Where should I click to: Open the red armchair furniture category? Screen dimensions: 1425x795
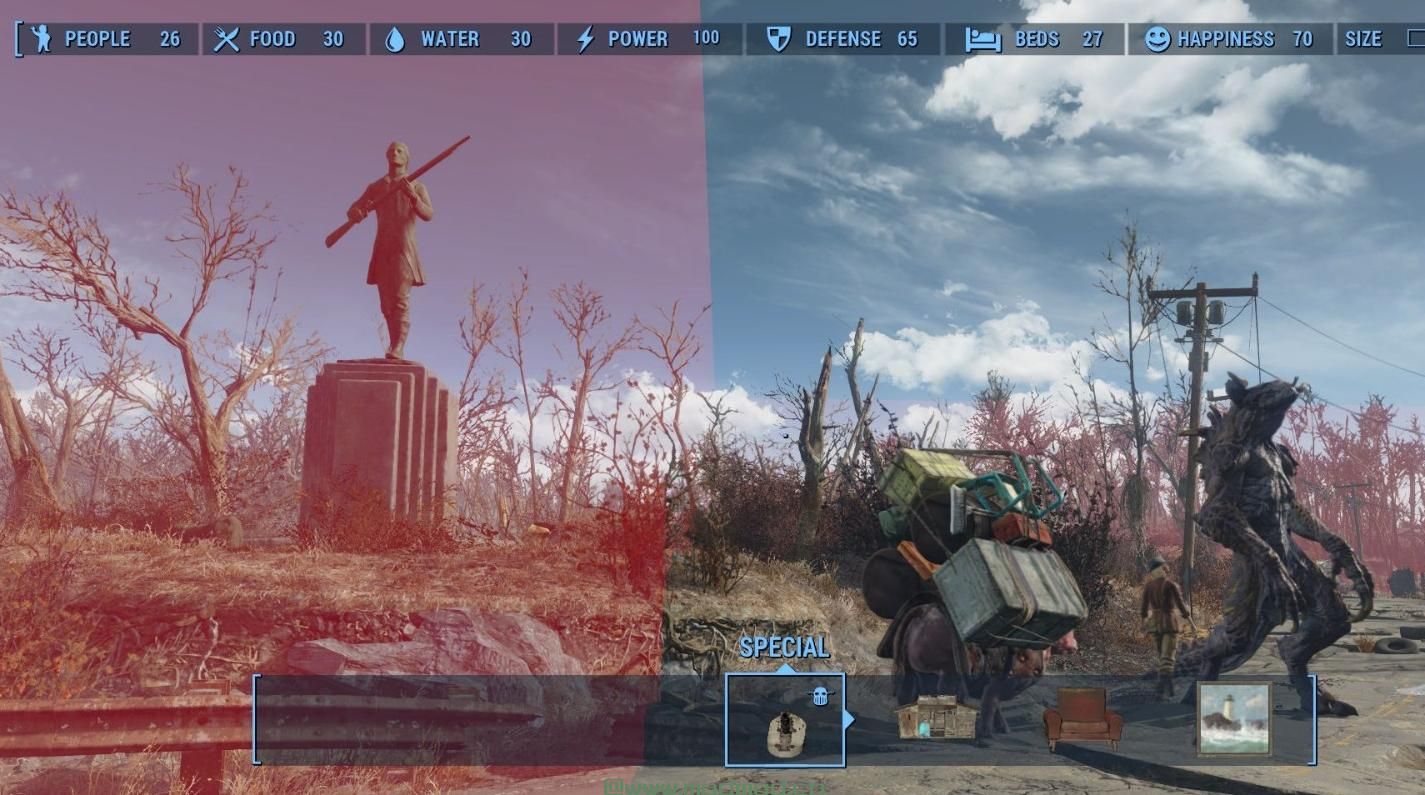[x=1082, y=719]
